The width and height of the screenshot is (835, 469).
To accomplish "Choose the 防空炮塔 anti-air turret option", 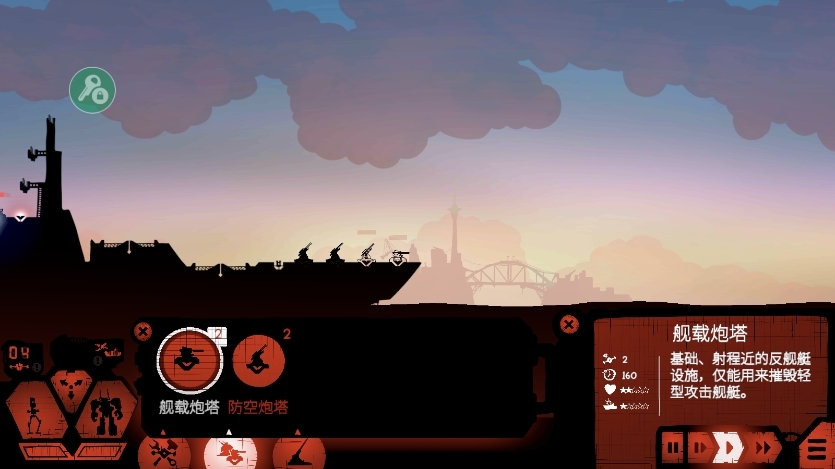I will tap(259, 360).
